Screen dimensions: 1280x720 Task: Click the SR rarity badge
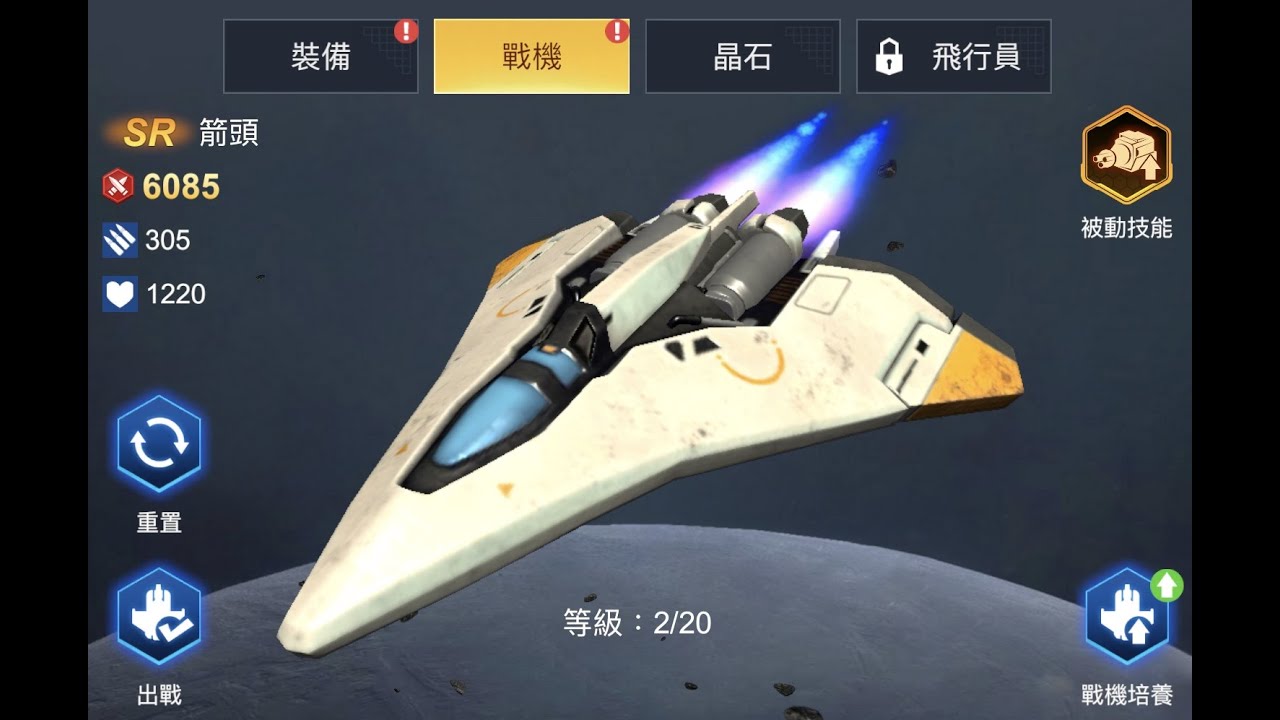(148, 133)
